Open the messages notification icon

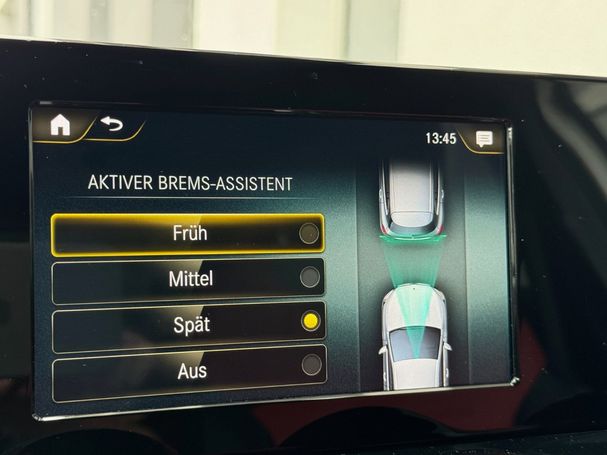484,139
